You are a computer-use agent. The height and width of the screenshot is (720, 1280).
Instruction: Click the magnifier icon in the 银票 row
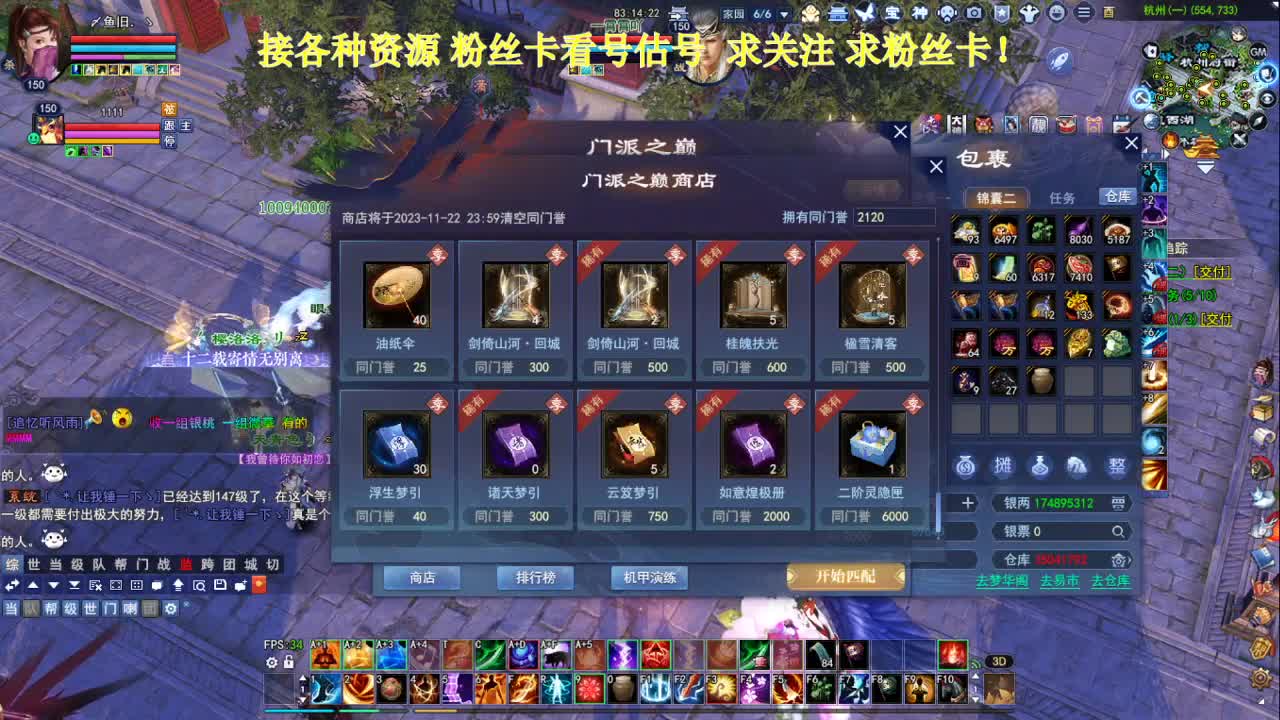pos(1117,531)
